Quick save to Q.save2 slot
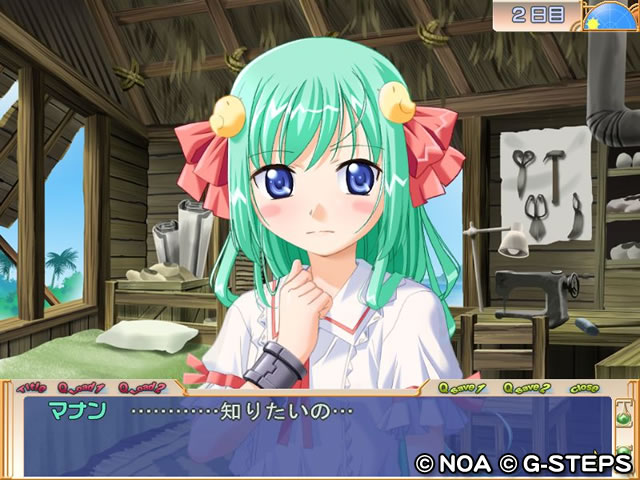 coord(523,387)
